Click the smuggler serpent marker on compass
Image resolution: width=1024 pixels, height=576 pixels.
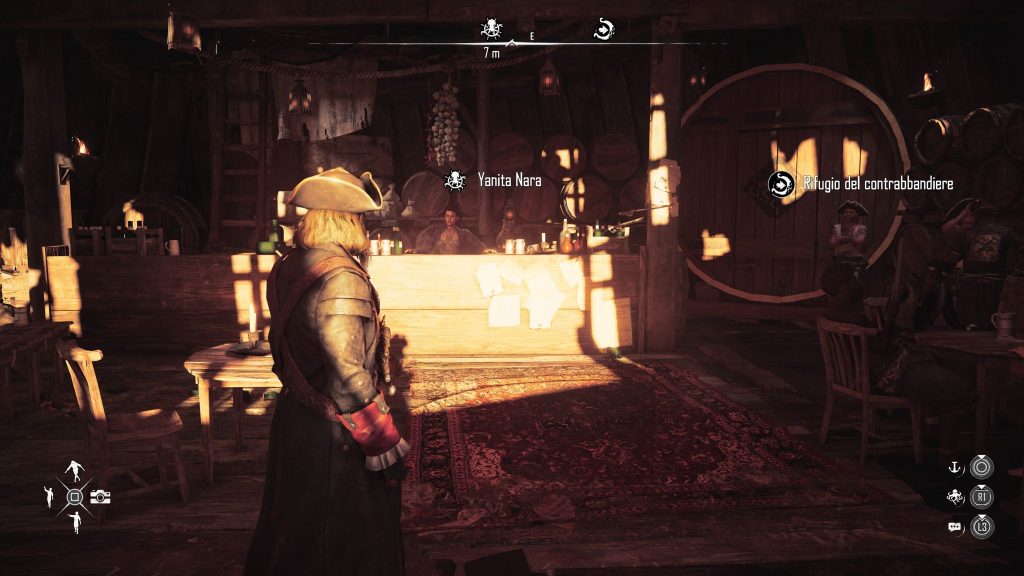[x=603, y=29]
